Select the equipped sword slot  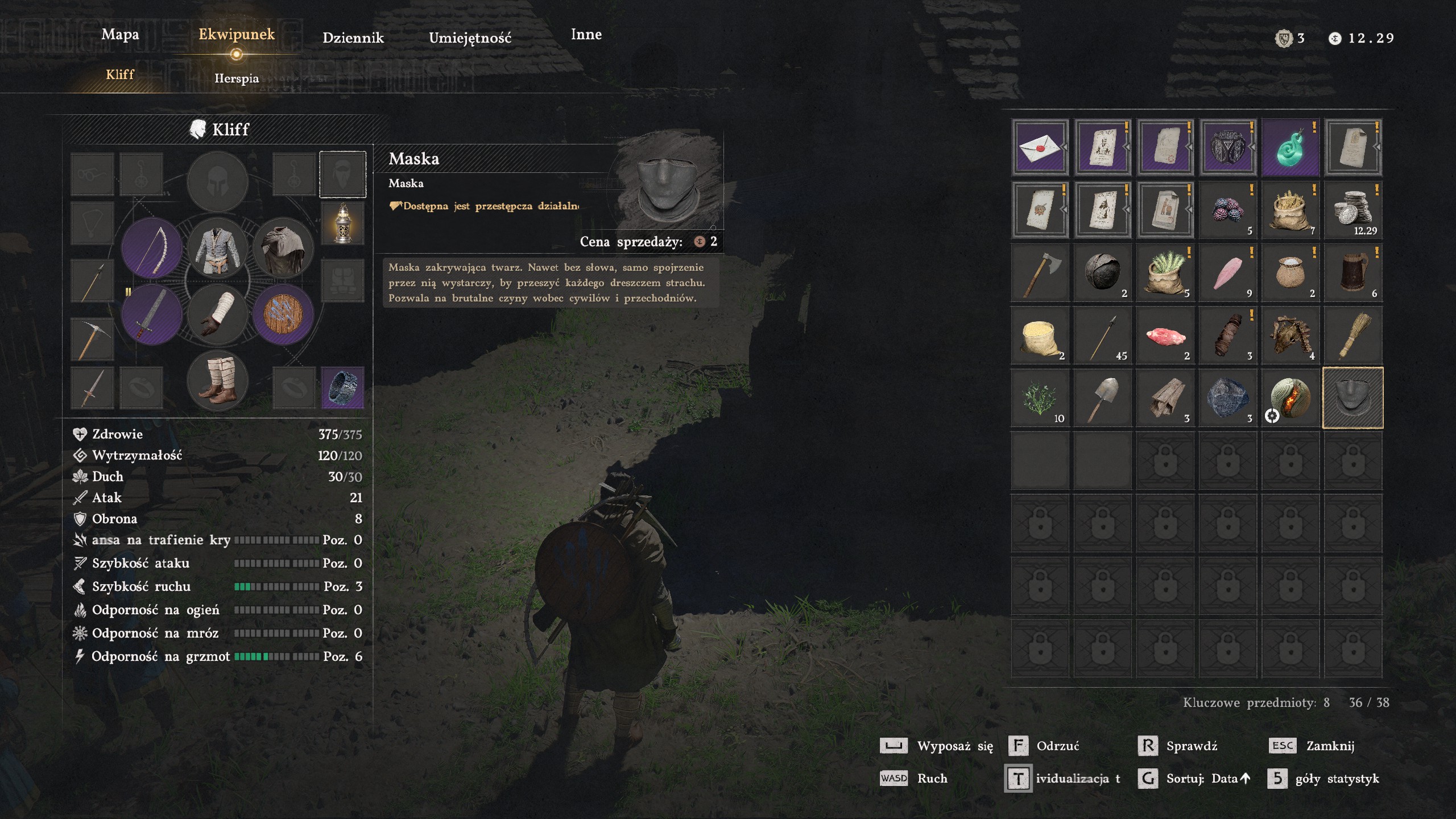click(152, 315)
